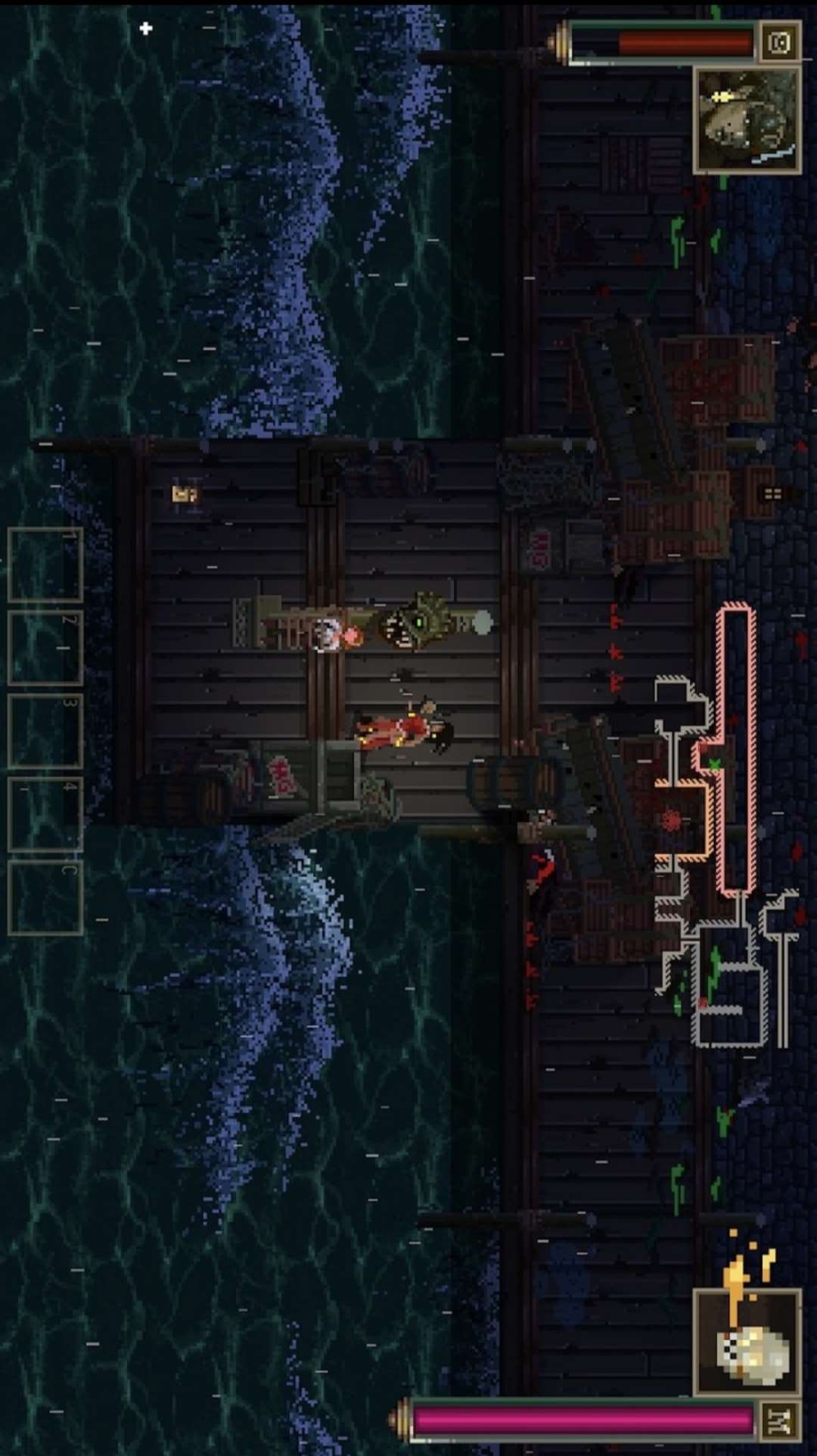Screen dimensions: 817x1456
Task: Click the area minimap thumbnail
Action: point(747,120)
